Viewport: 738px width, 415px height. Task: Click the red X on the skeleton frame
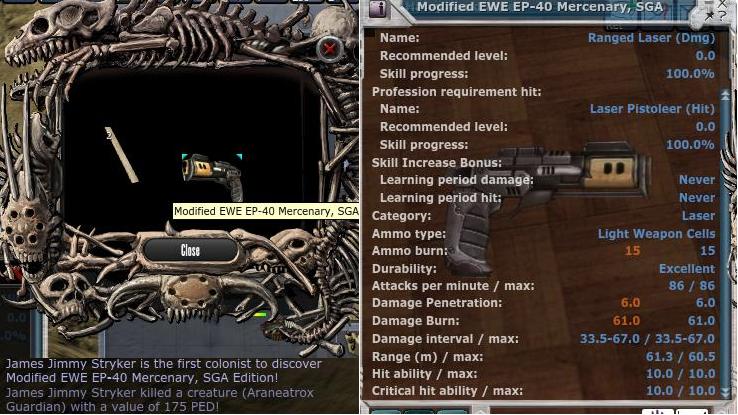click(330, 48)
